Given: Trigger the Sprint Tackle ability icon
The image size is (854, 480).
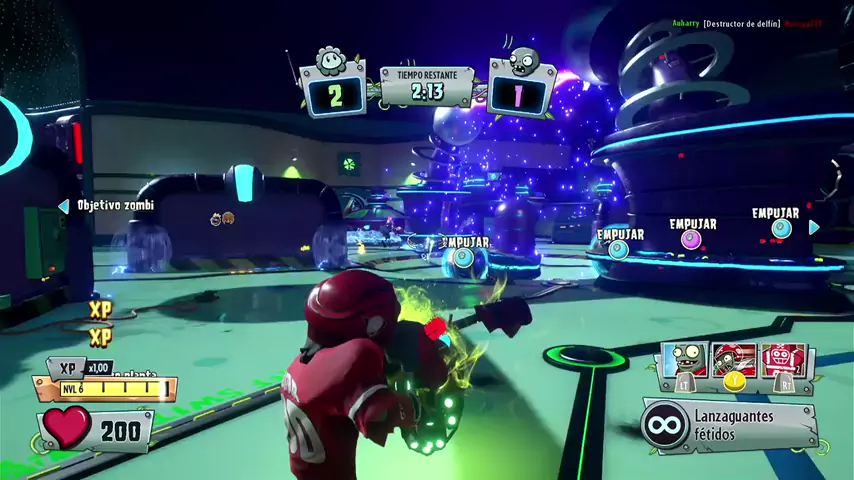Looking at the screenshot, I should tap(735, 364).
